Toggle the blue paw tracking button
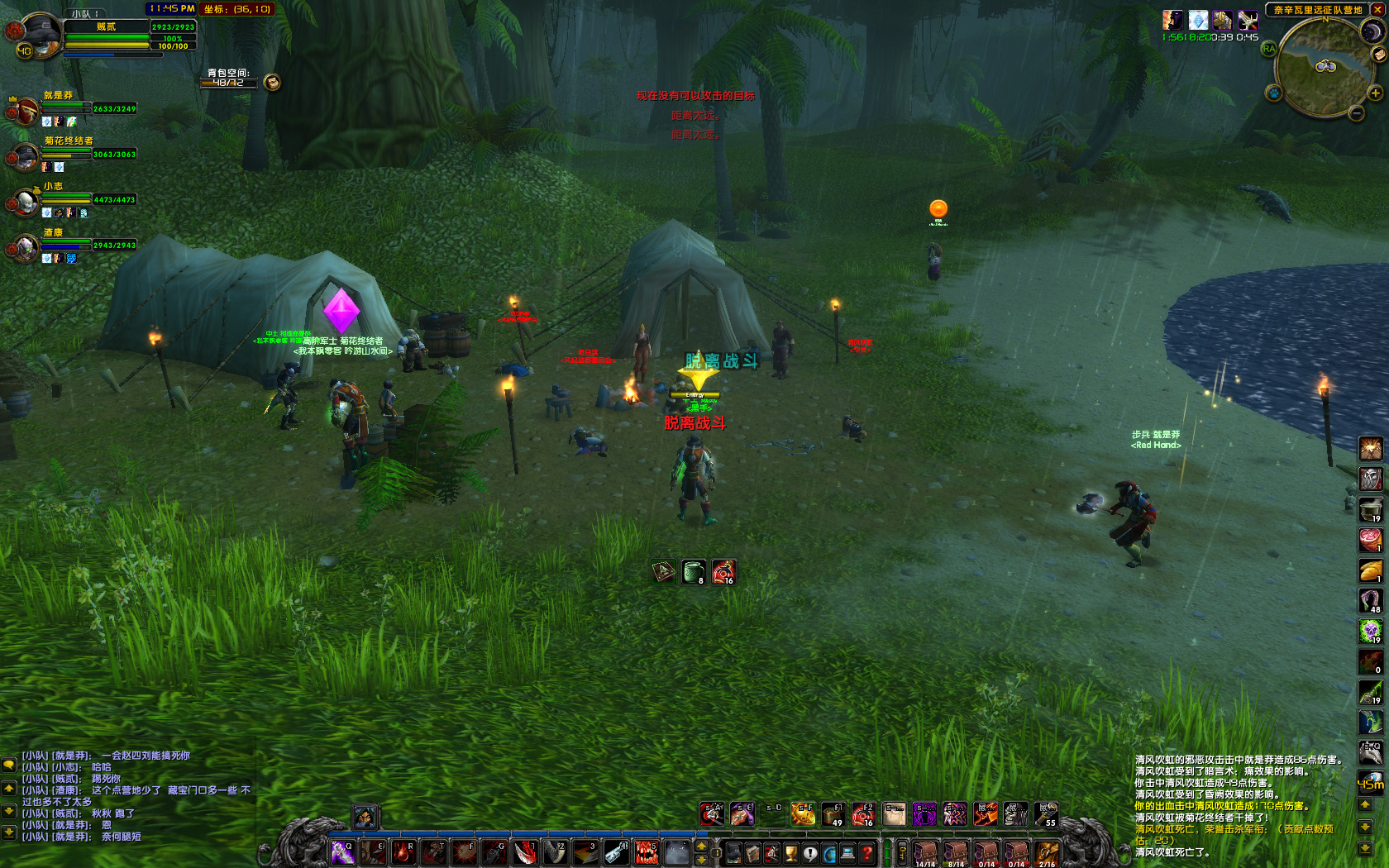This screenshot has width=1389, height=868. (x=1274, y=93)
